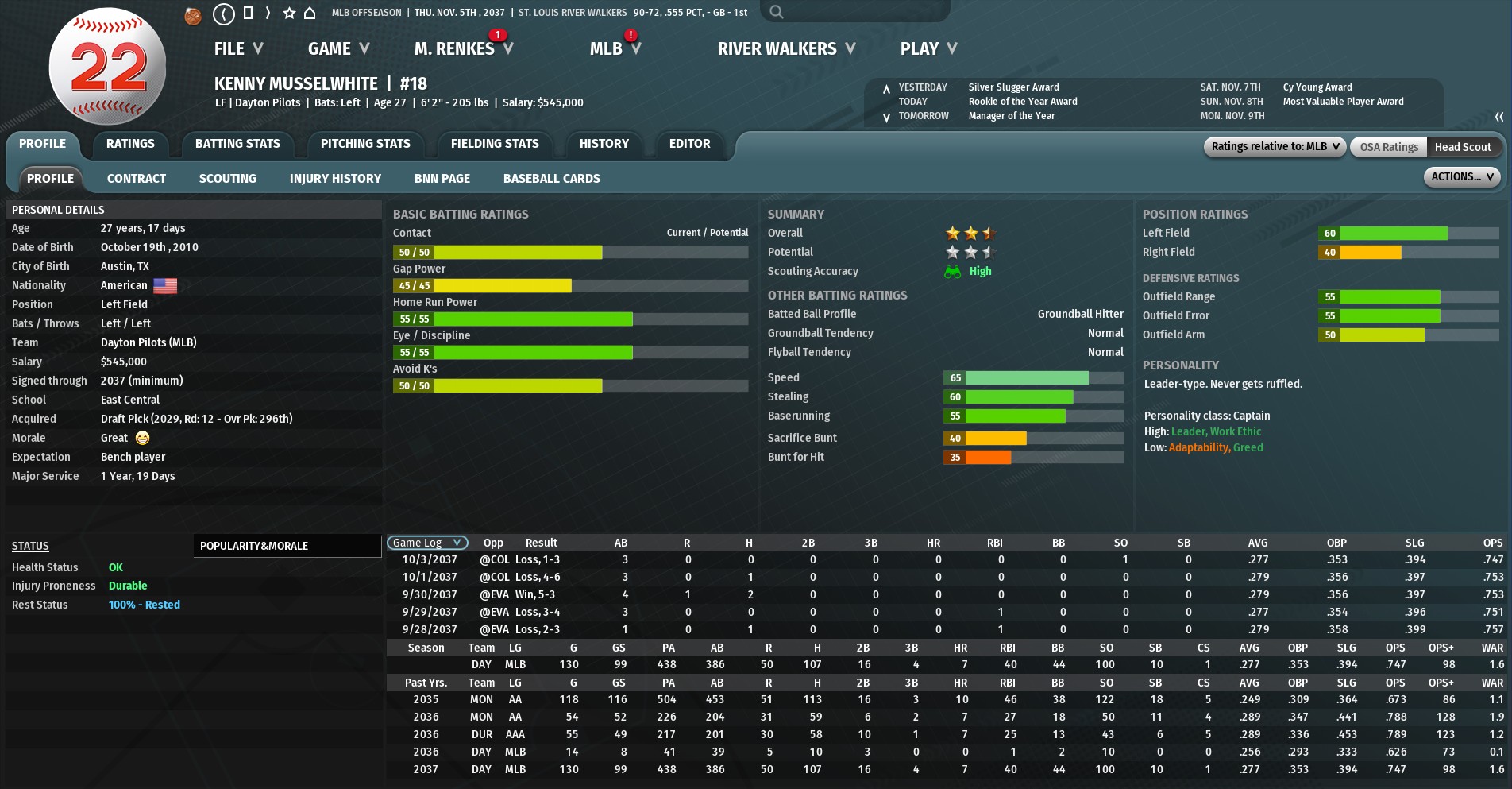1512x789 pixels.
Task: Open the HISTORY tab
Action: (x=604, y=144)
